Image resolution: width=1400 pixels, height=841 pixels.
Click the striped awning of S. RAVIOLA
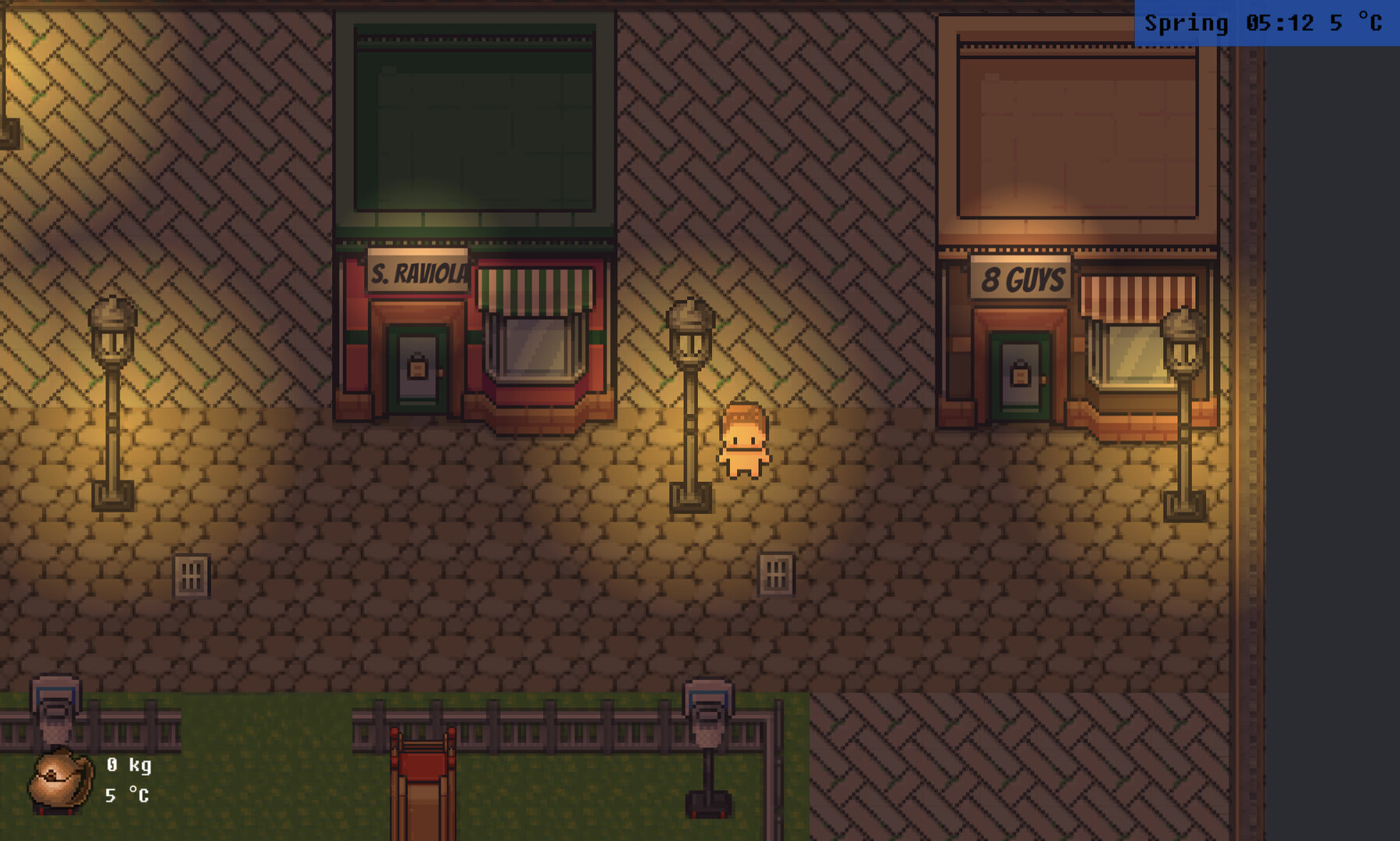tap(536, 288)
